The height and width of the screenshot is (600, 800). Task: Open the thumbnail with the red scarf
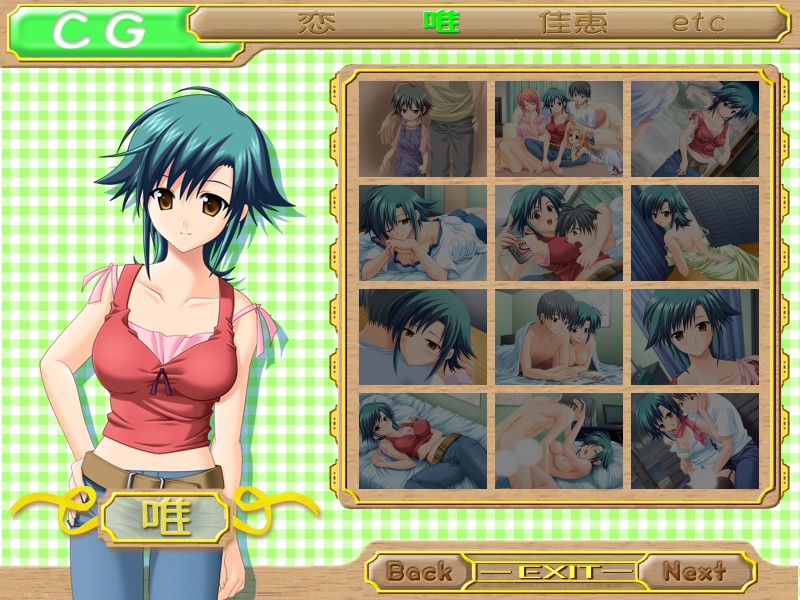tap(695, 441)
